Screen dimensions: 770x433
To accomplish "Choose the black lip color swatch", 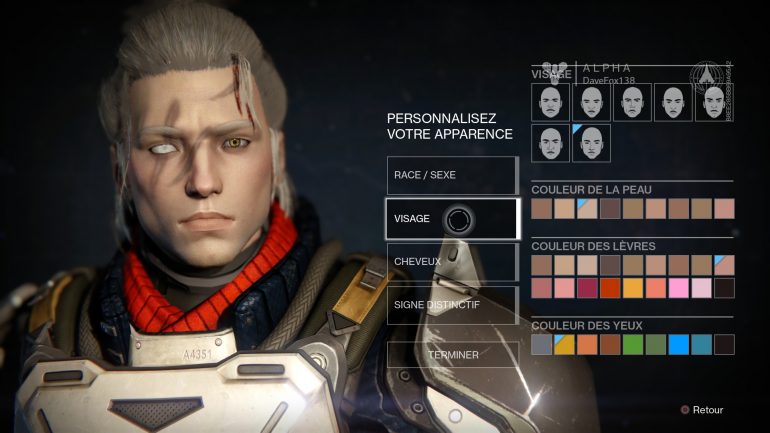I will pos(724,288).
